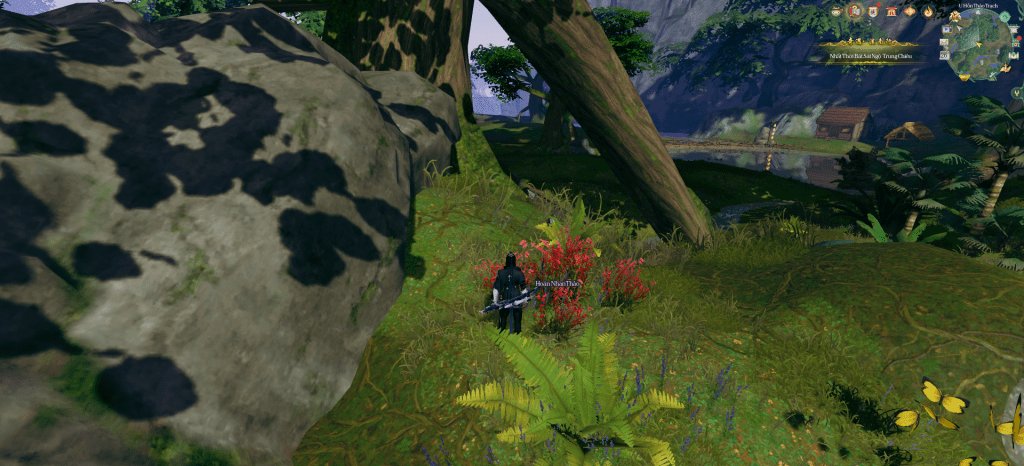The image size is (1024, 466).
Task: Open the shield banner icon with red dot
Action: click(872, 11)
